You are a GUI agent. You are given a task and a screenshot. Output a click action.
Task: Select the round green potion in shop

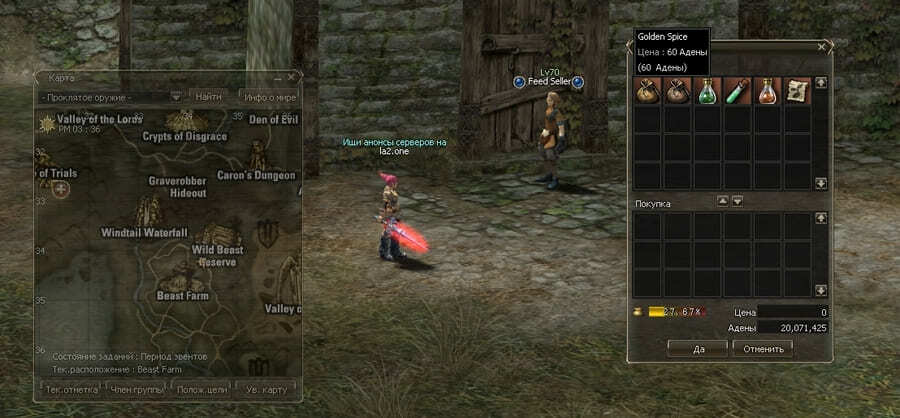tap(708, 91)
